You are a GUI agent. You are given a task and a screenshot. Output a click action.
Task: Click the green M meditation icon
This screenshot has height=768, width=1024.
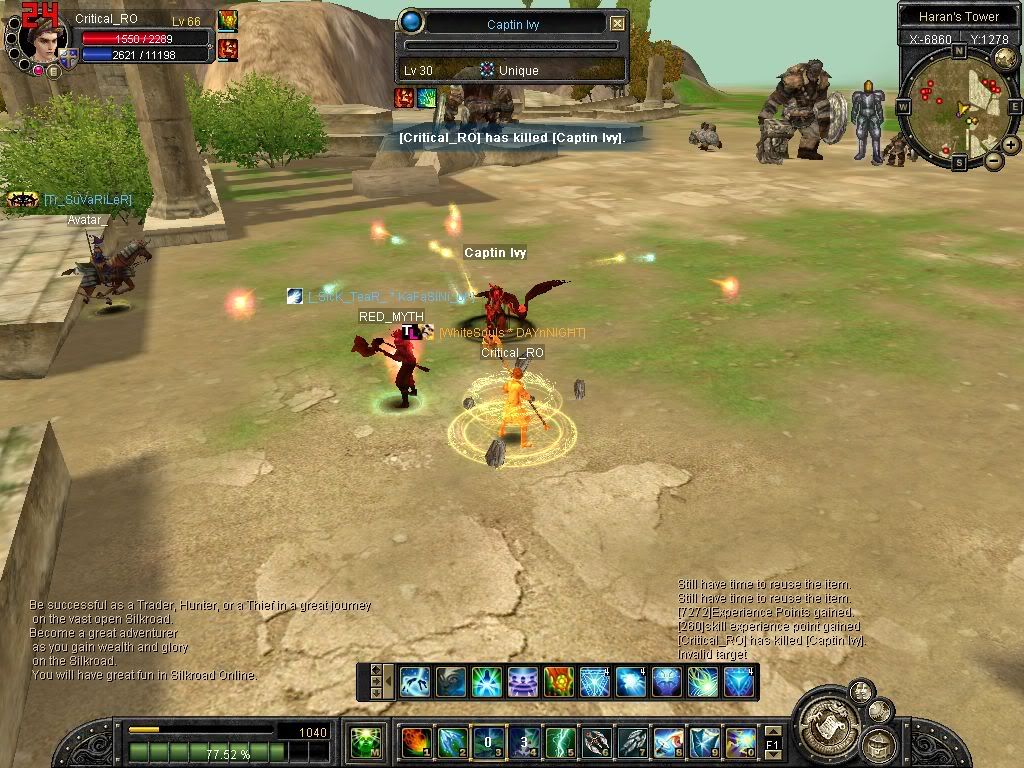tap(366, 742)
